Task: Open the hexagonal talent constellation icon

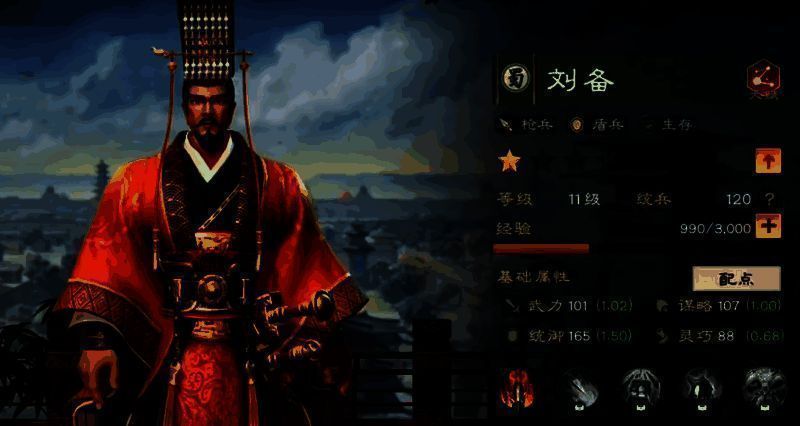Action: click(x=763, y=80)
